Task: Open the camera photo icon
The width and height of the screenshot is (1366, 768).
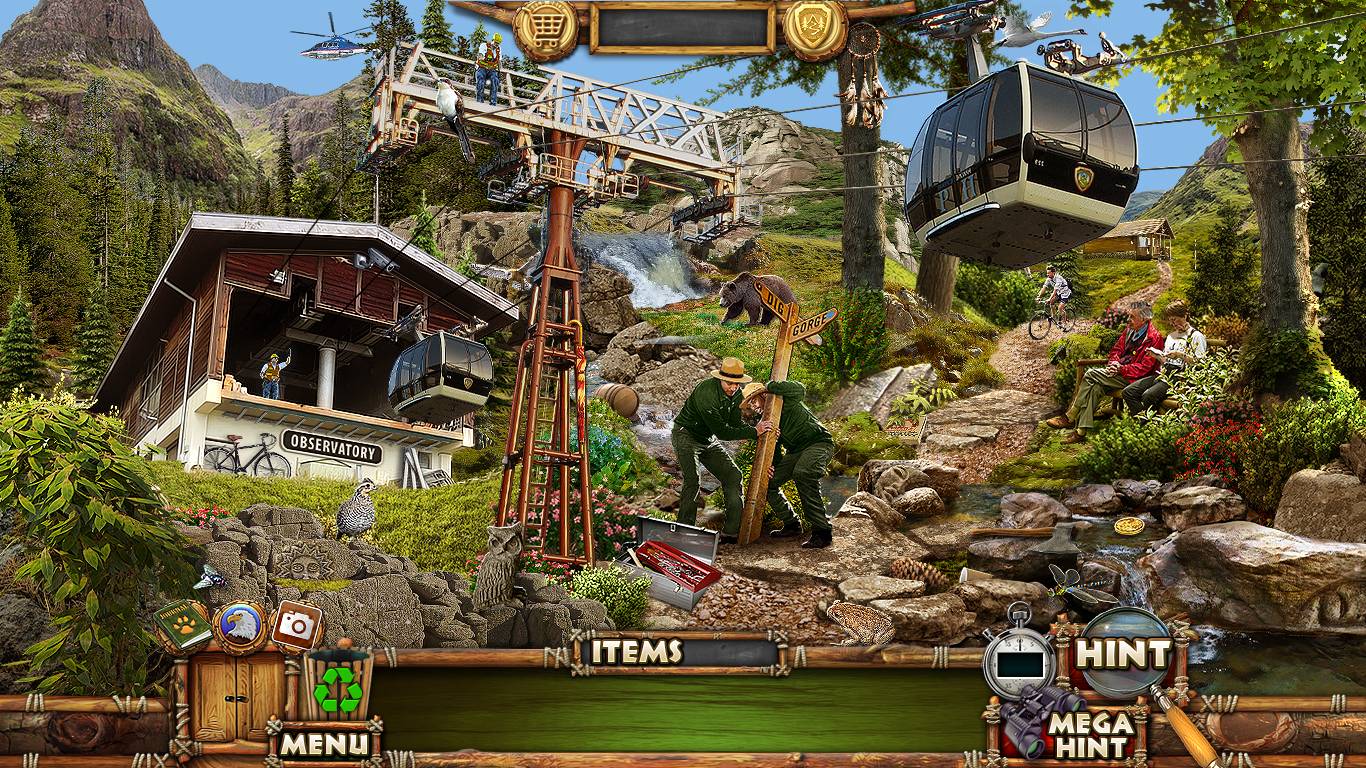Action: [x=296, y=625]
